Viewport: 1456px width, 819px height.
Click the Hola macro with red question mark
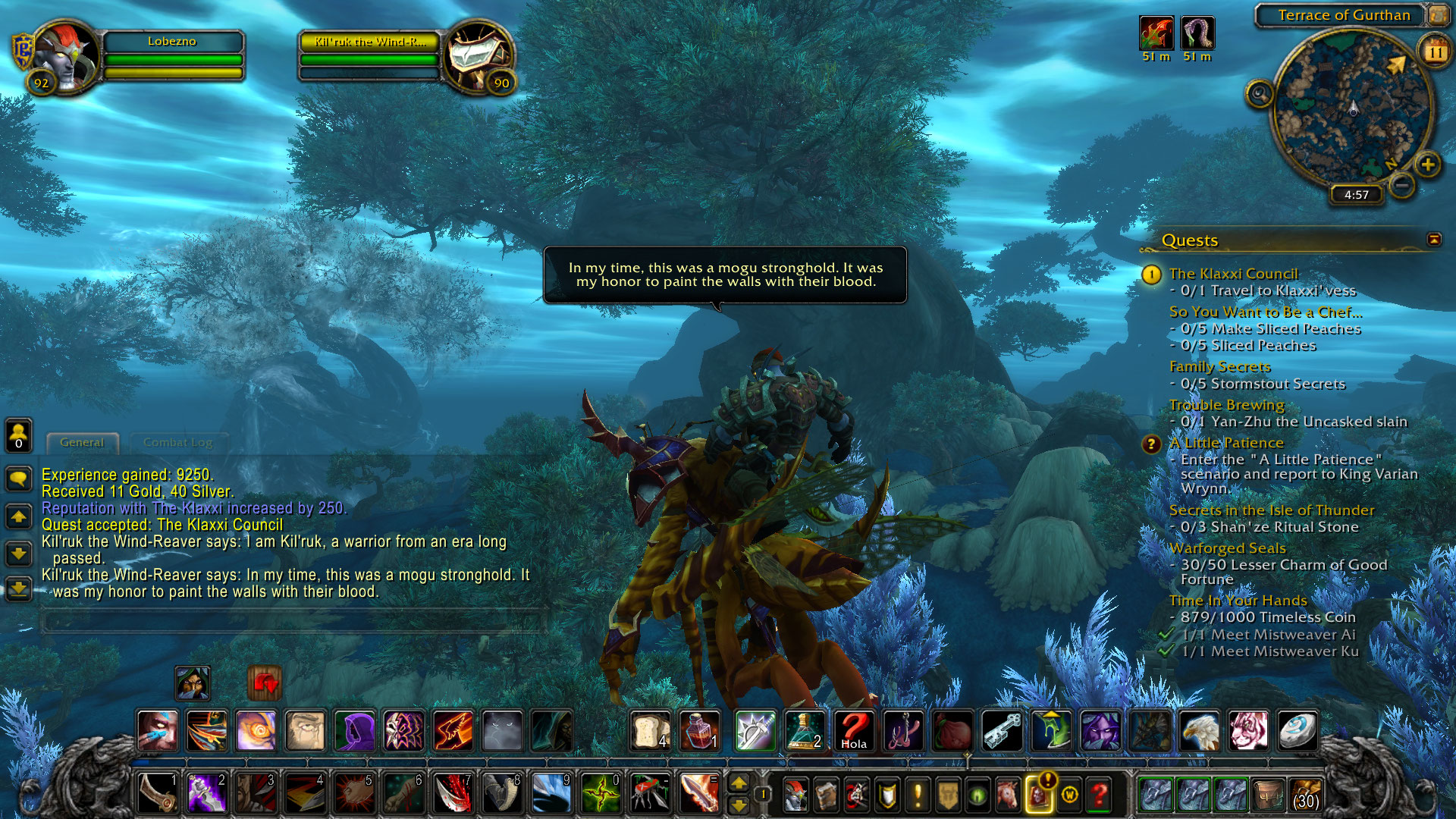tap(853, 730)
